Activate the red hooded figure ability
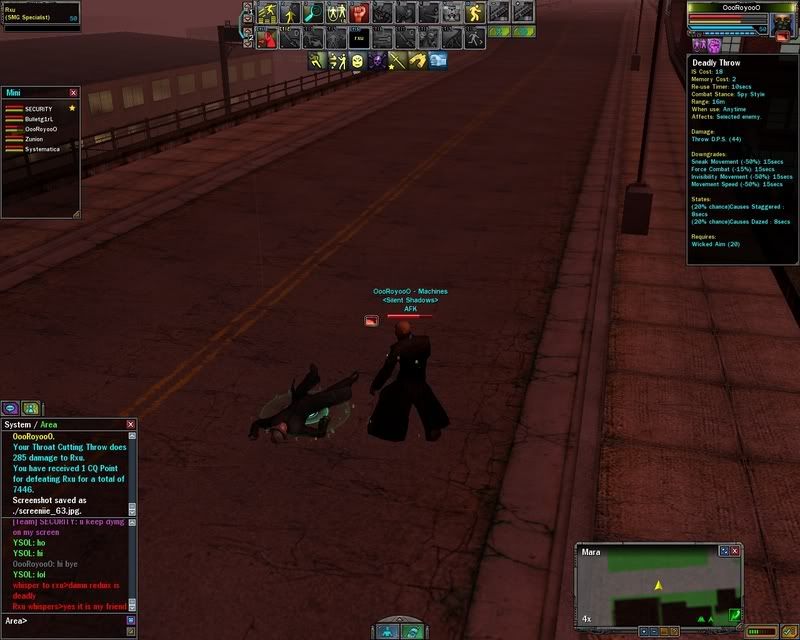This screenshot has width=800, height=640. [266, 38]
